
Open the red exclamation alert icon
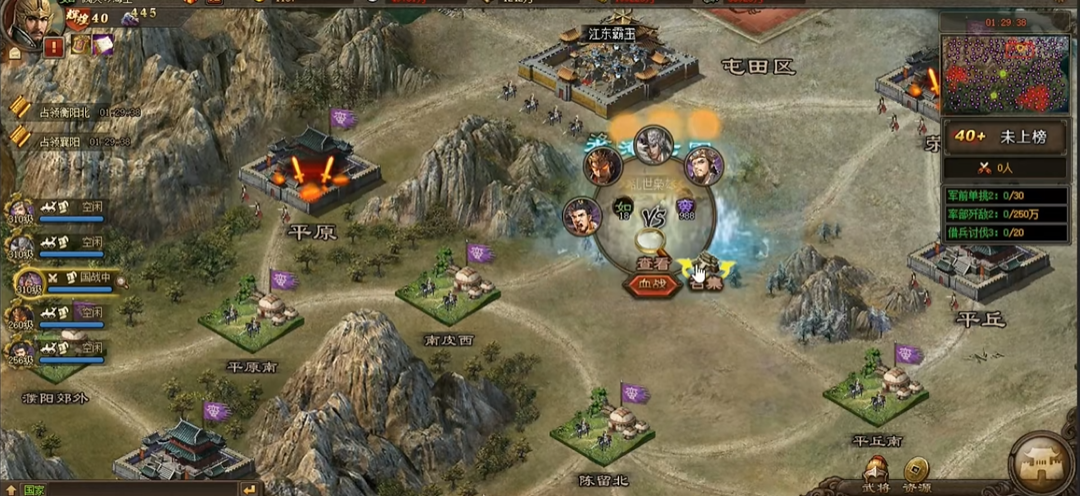[54, 46]
